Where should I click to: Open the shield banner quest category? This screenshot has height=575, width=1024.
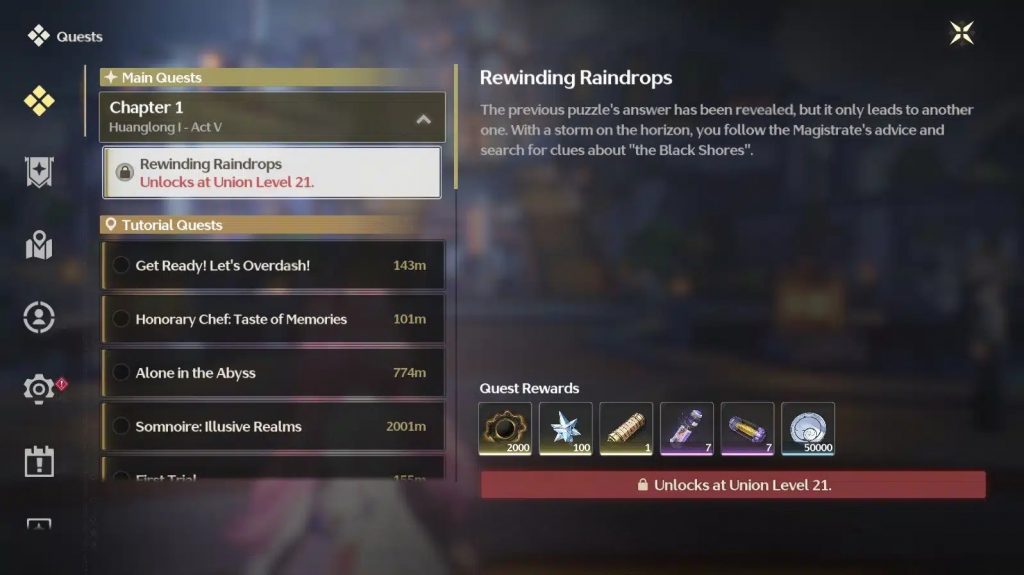pyautogui.click(x=39, y=173)
